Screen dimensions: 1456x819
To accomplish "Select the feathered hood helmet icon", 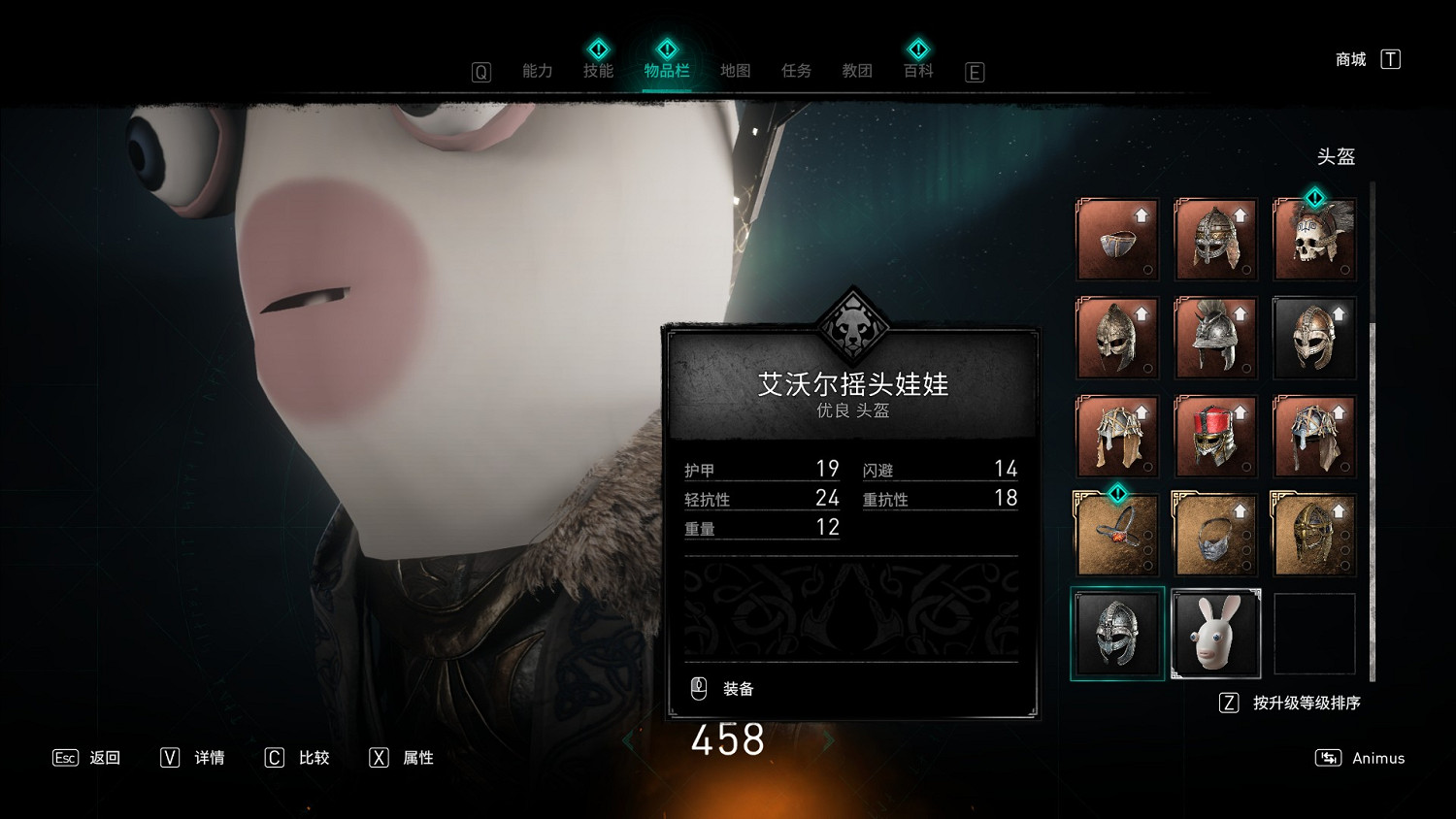I will click(1117, 436).
